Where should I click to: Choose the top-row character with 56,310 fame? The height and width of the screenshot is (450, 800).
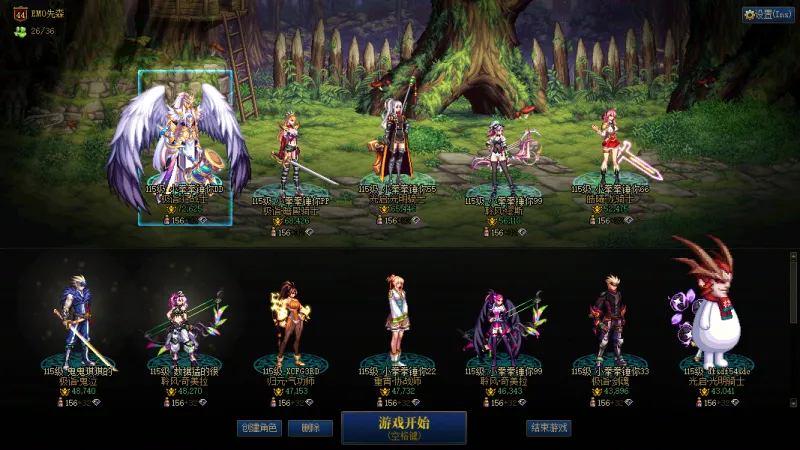pos(505,150)
